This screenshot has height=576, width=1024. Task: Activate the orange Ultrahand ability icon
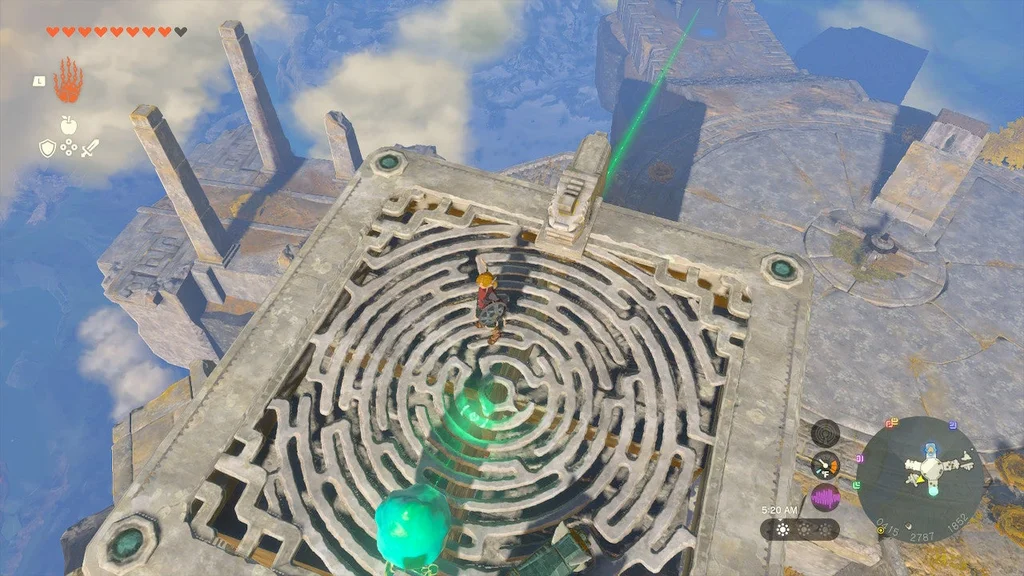pos(67,80)
